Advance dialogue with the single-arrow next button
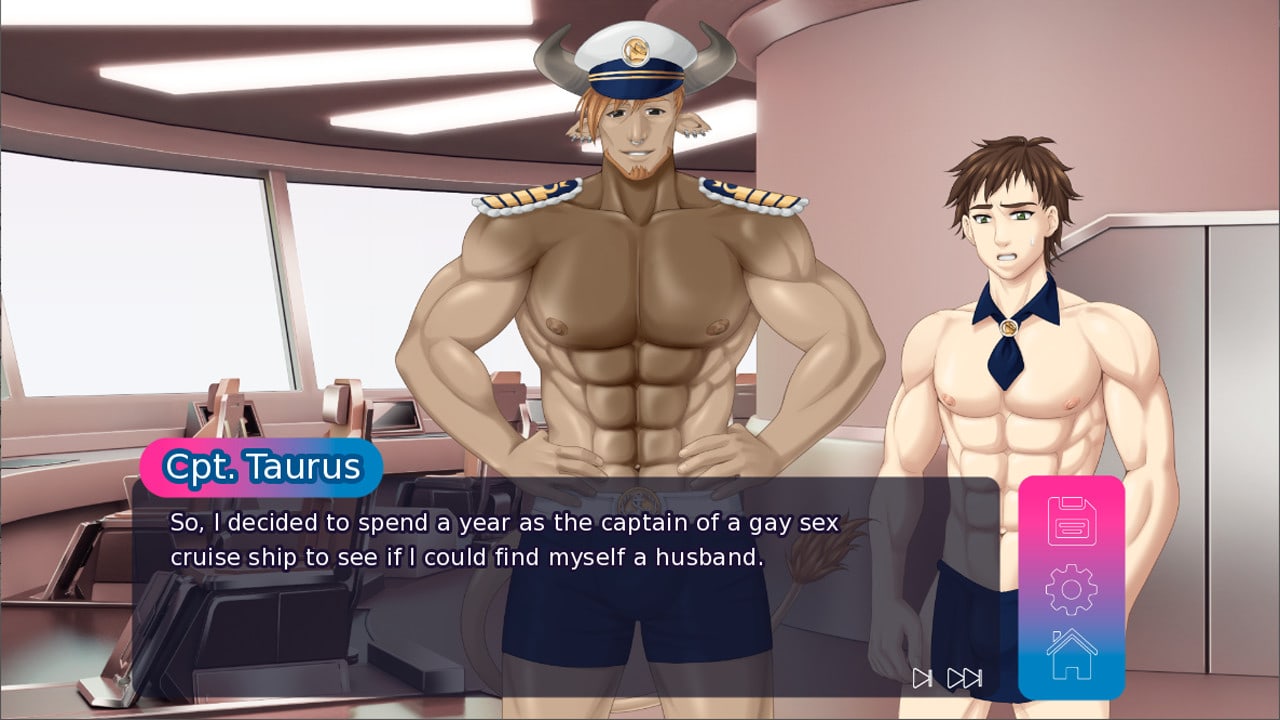 click(x=922, y=679)
